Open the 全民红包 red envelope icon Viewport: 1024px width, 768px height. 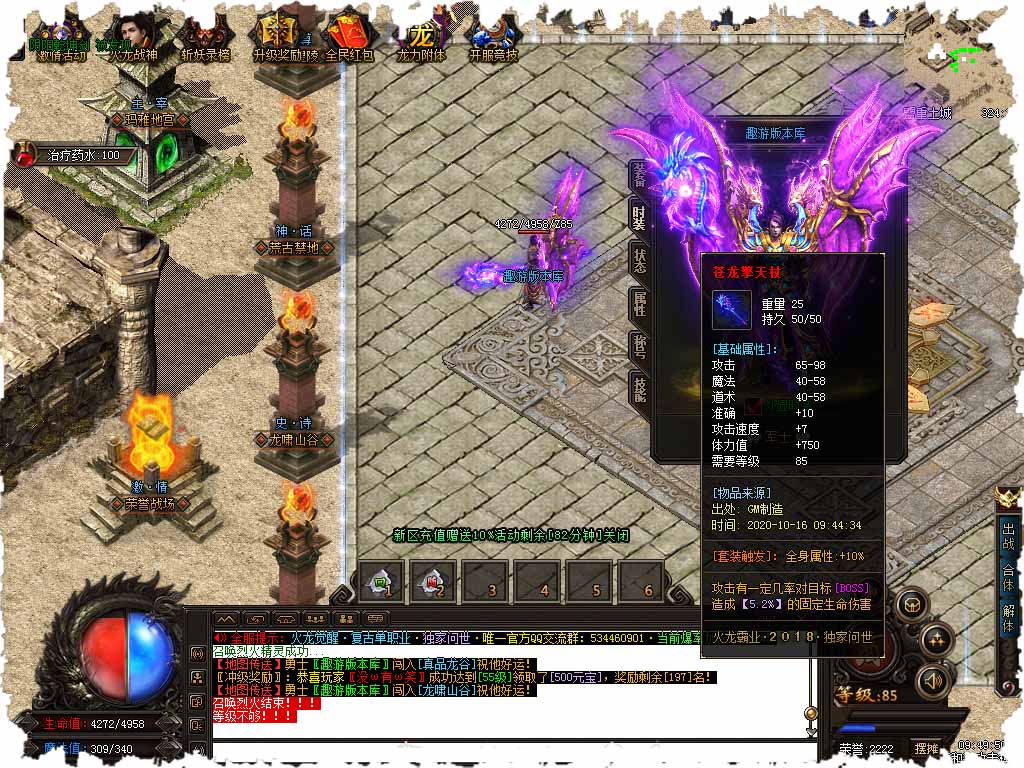pyautogui.click(x=348, y=38)
